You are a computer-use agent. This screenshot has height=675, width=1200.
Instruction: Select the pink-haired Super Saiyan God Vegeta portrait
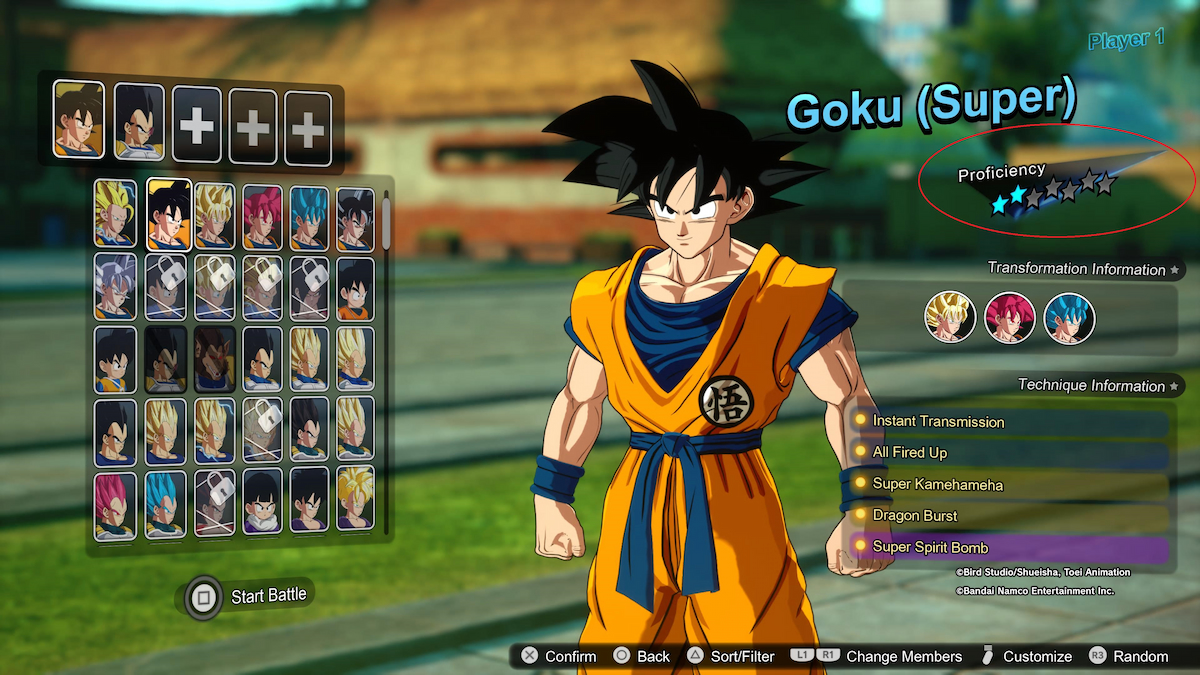click(x=115, y=506)
